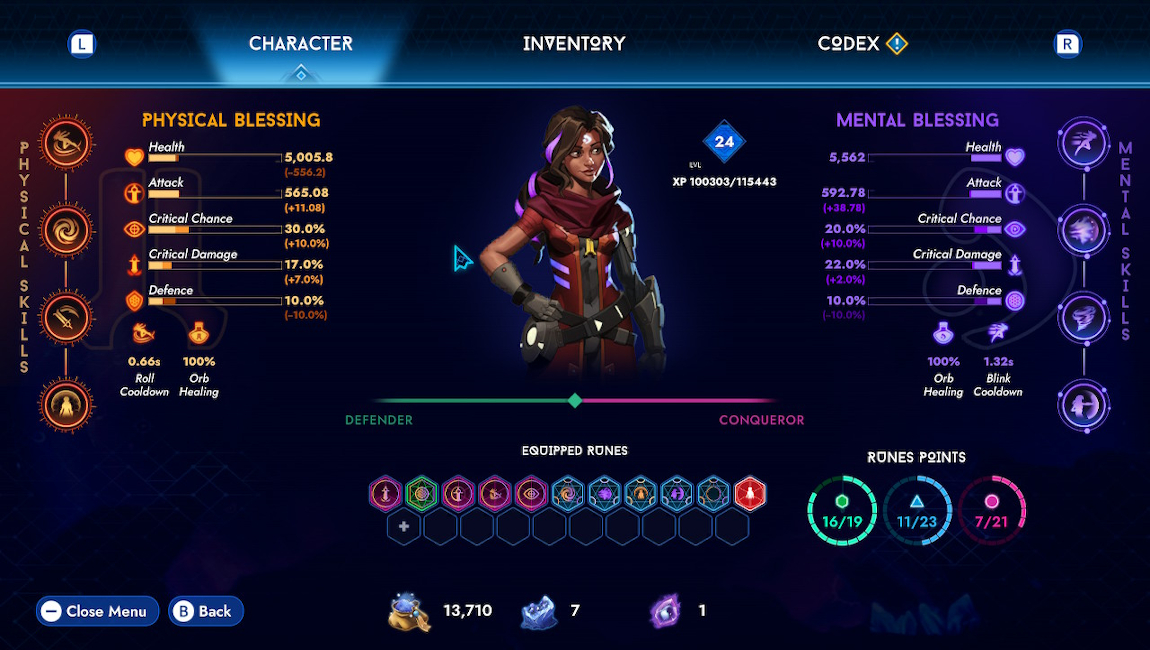Inspect the pink rune points ring 7/21
The height and width of the screenshot is (650, 1150).
(992, 510)
